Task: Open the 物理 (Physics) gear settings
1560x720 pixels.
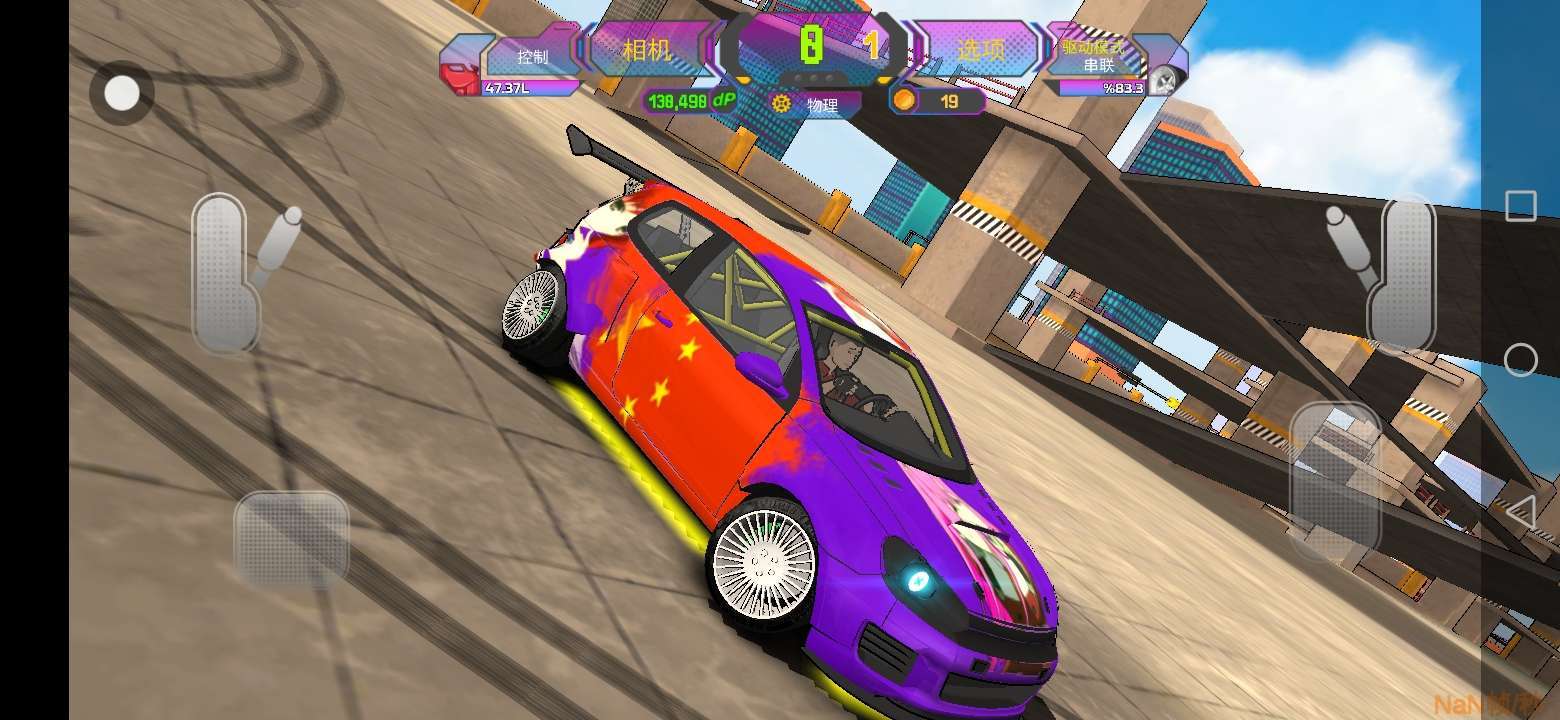Action: pyautogui.click(x=814, y=103)
